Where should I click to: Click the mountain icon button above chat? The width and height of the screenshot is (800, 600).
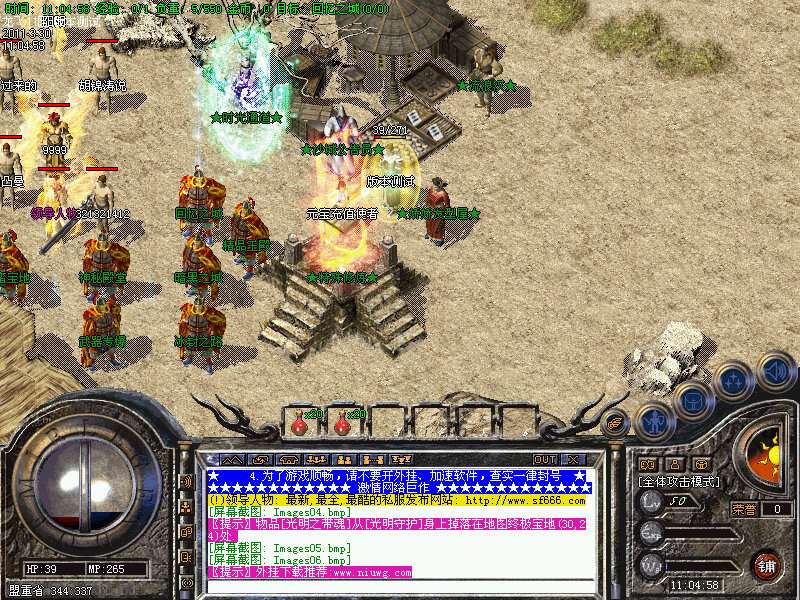233,459
